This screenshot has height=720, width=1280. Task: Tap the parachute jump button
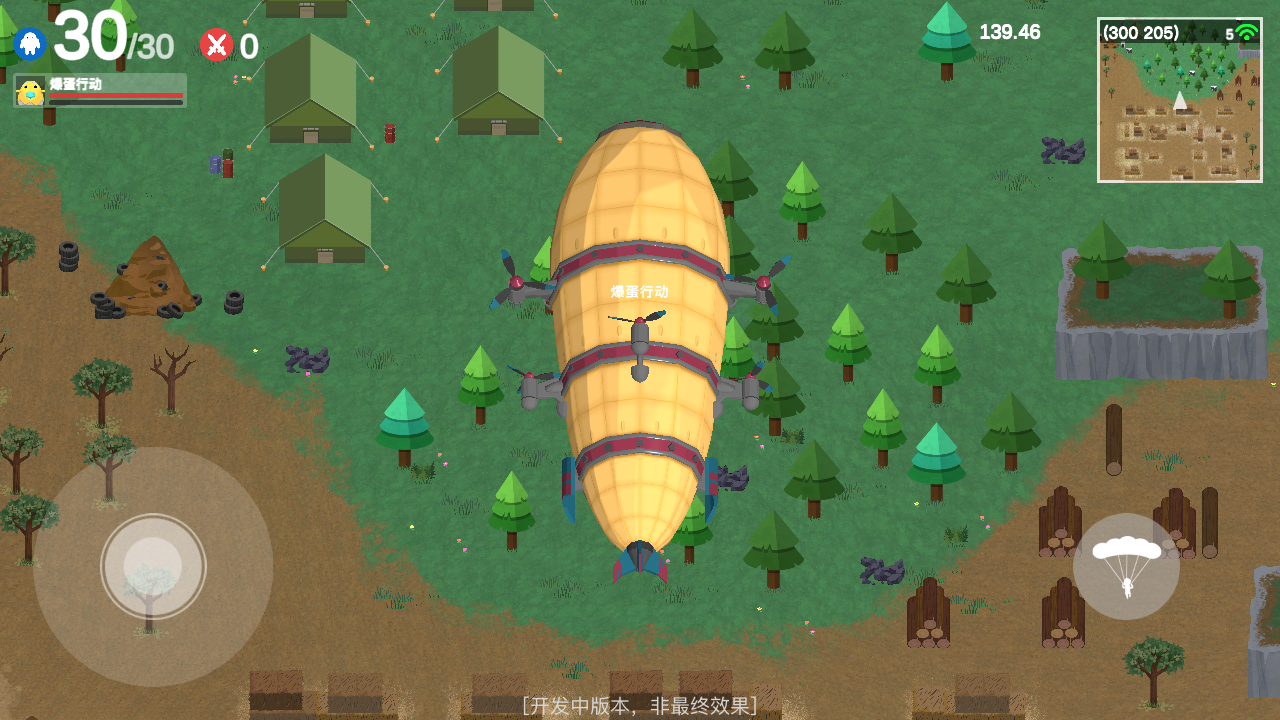(x=1126, y=566)
